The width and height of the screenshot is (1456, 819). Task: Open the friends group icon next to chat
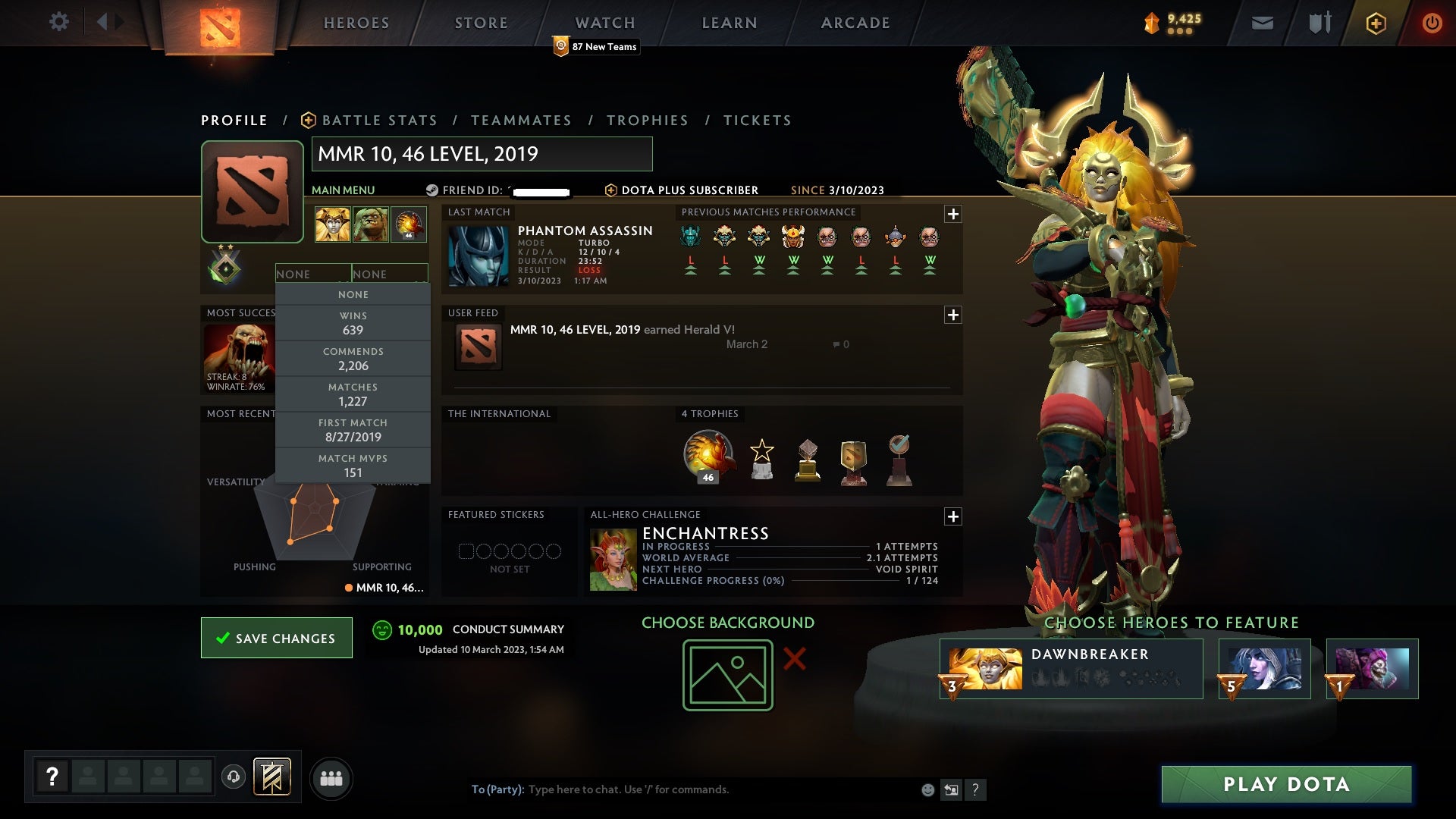click(331, 778)
